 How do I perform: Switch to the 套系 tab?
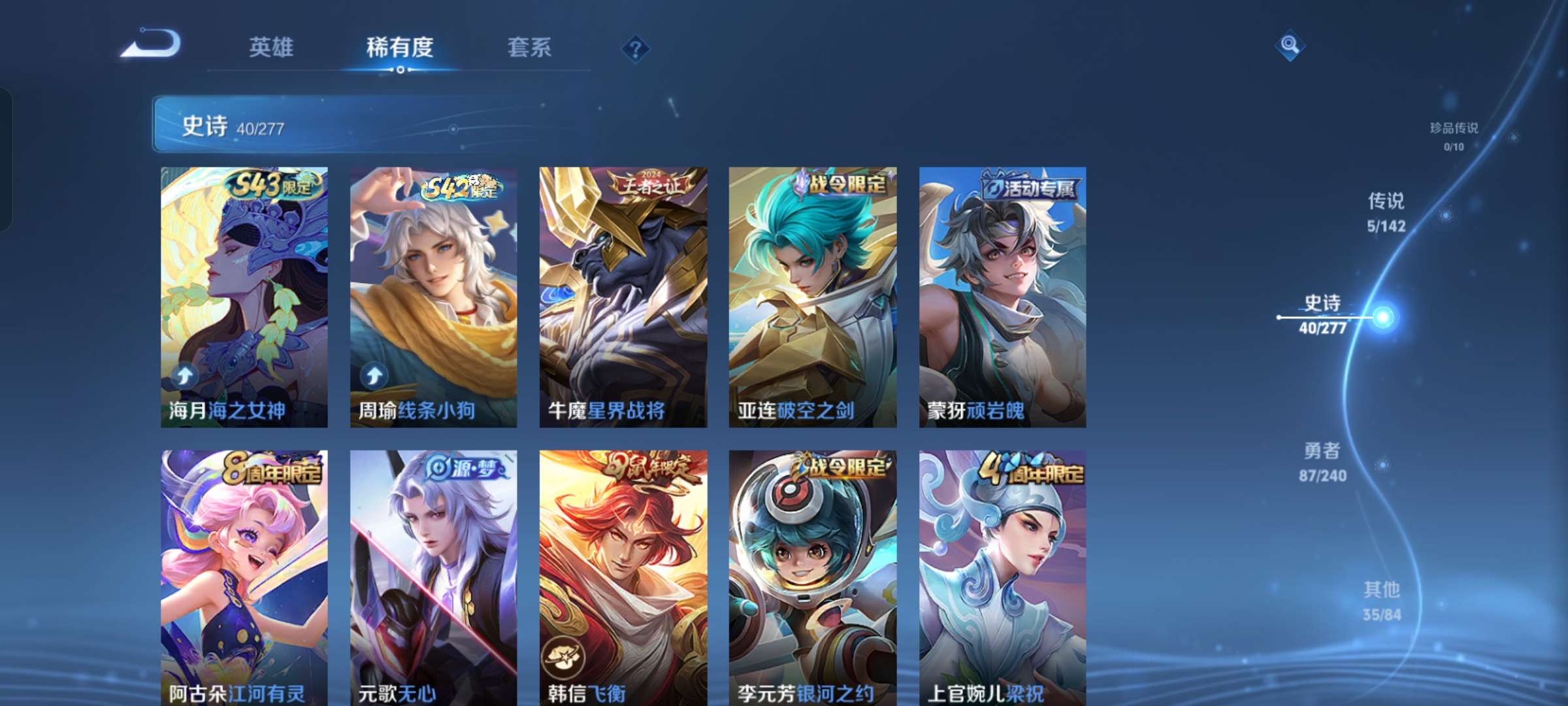pyautogui.click(x=529, y=48)
